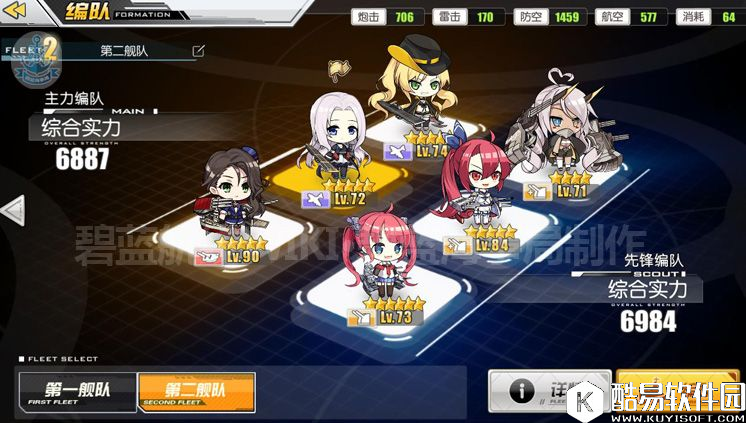
Task: Select the 第二舰队 Second Fleet tab
Action: pyautogui.click(x=196, y=391)
